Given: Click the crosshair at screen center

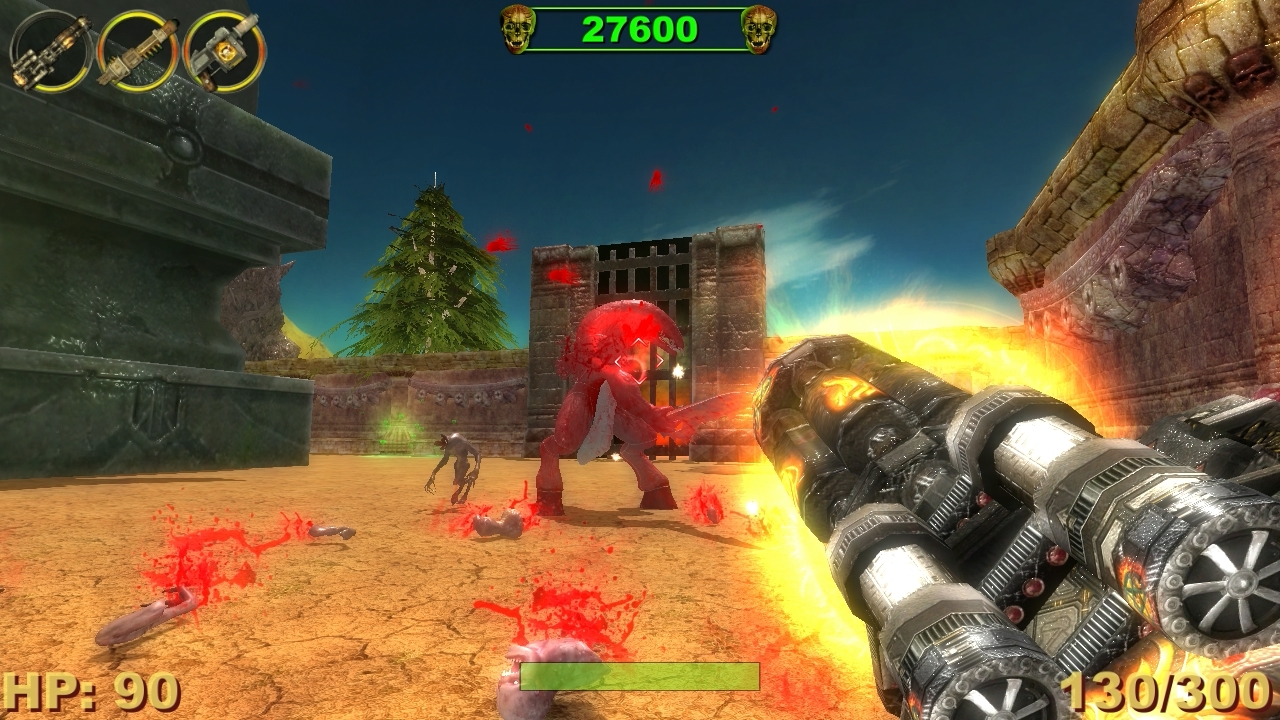Looking at the screenshot, I should point(640,360).
